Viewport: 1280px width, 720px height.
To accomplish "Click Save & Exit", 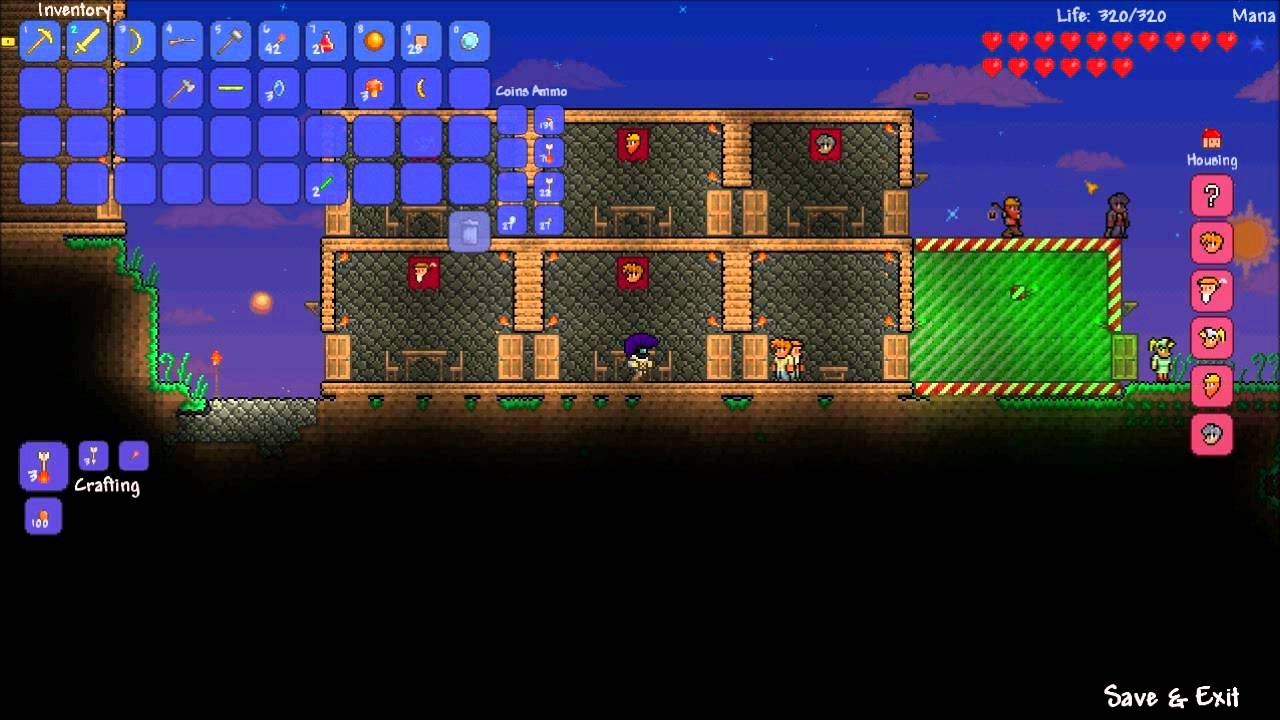I will pos(1171,696).
